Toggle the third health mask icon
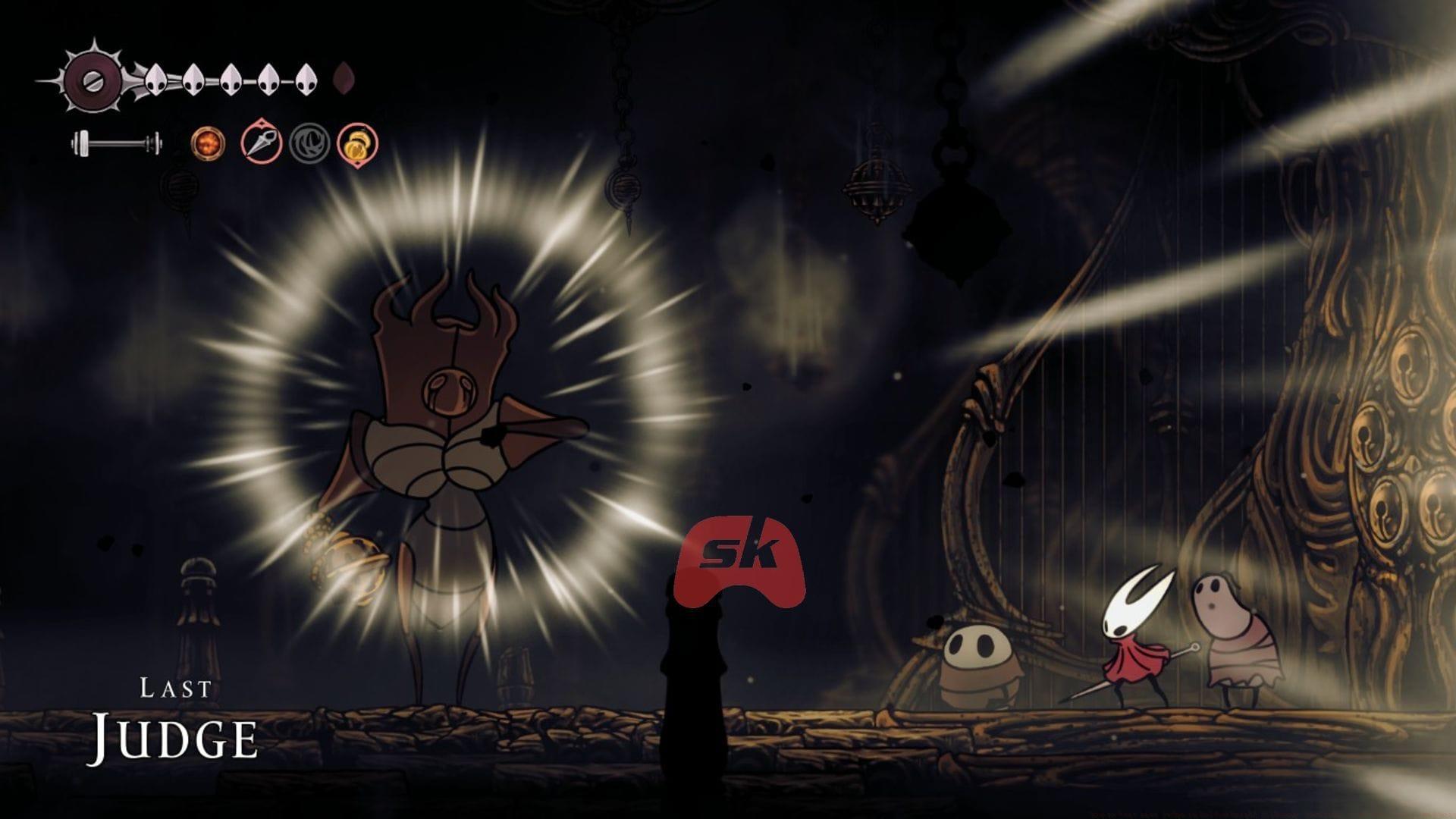The image size is (1456, 819). (231, 80)
